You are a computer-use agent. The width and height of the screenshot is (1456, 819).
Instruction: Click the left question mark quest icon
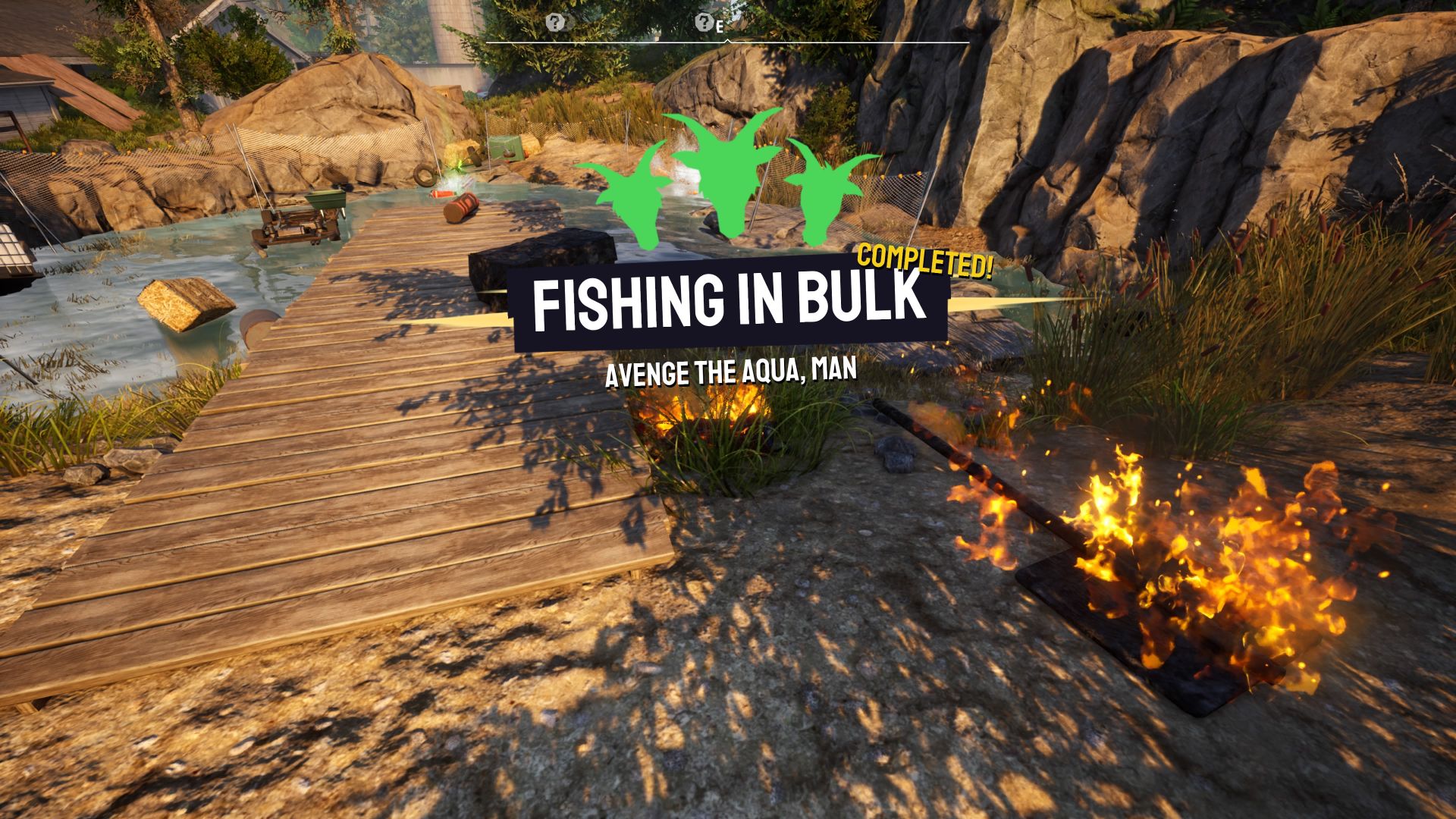pos(554,22)
